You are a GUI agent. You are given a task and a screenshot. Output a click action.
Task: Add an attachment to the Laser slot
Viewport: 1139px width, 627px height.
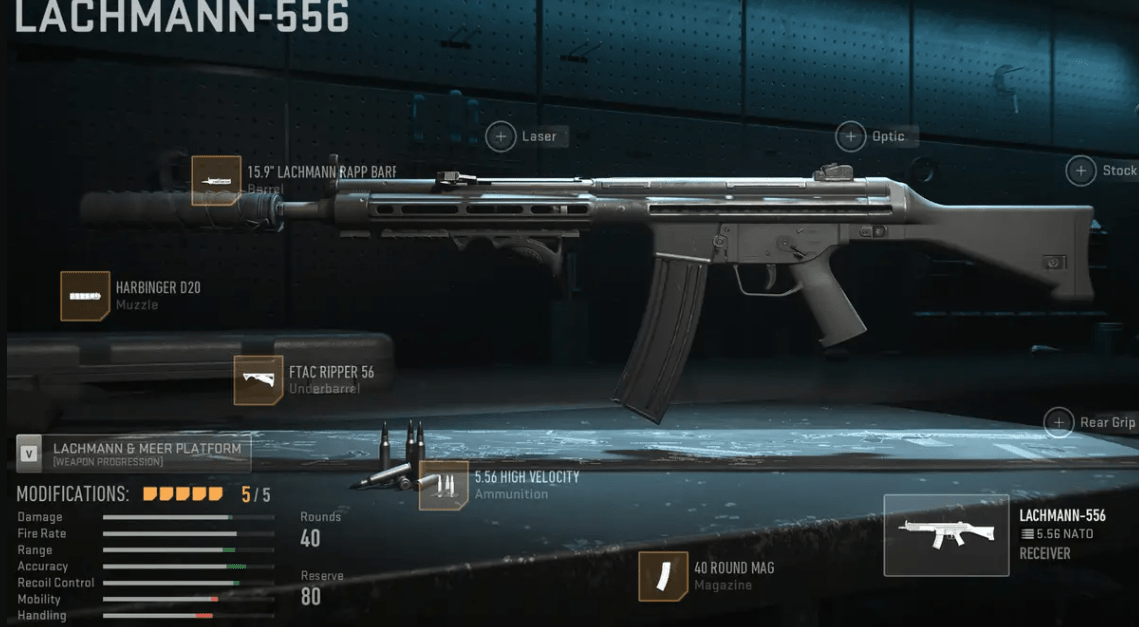500,136
